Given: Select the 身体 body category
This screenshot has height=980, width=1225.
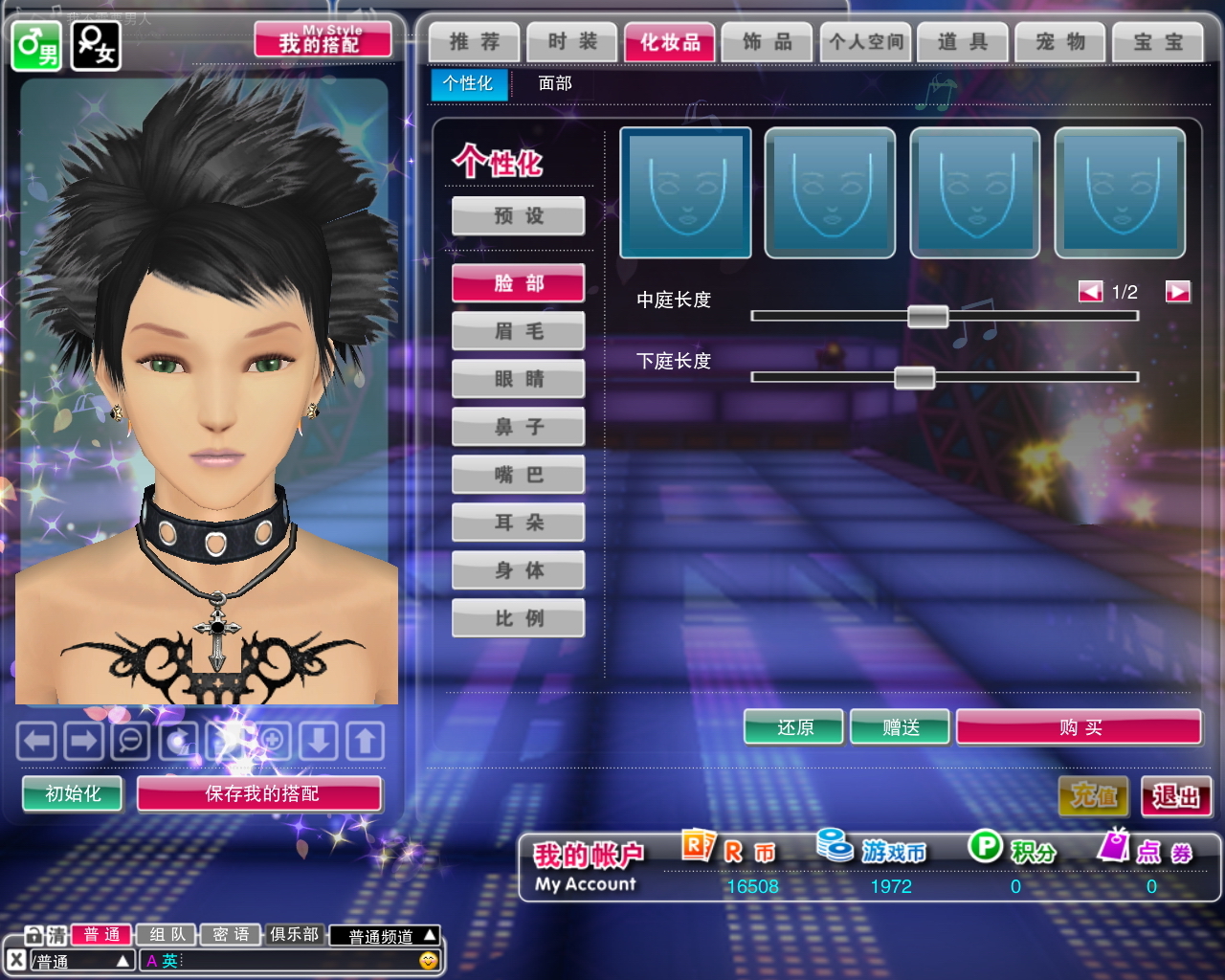Looking at the screenshot, I should (x=519, y=570).
